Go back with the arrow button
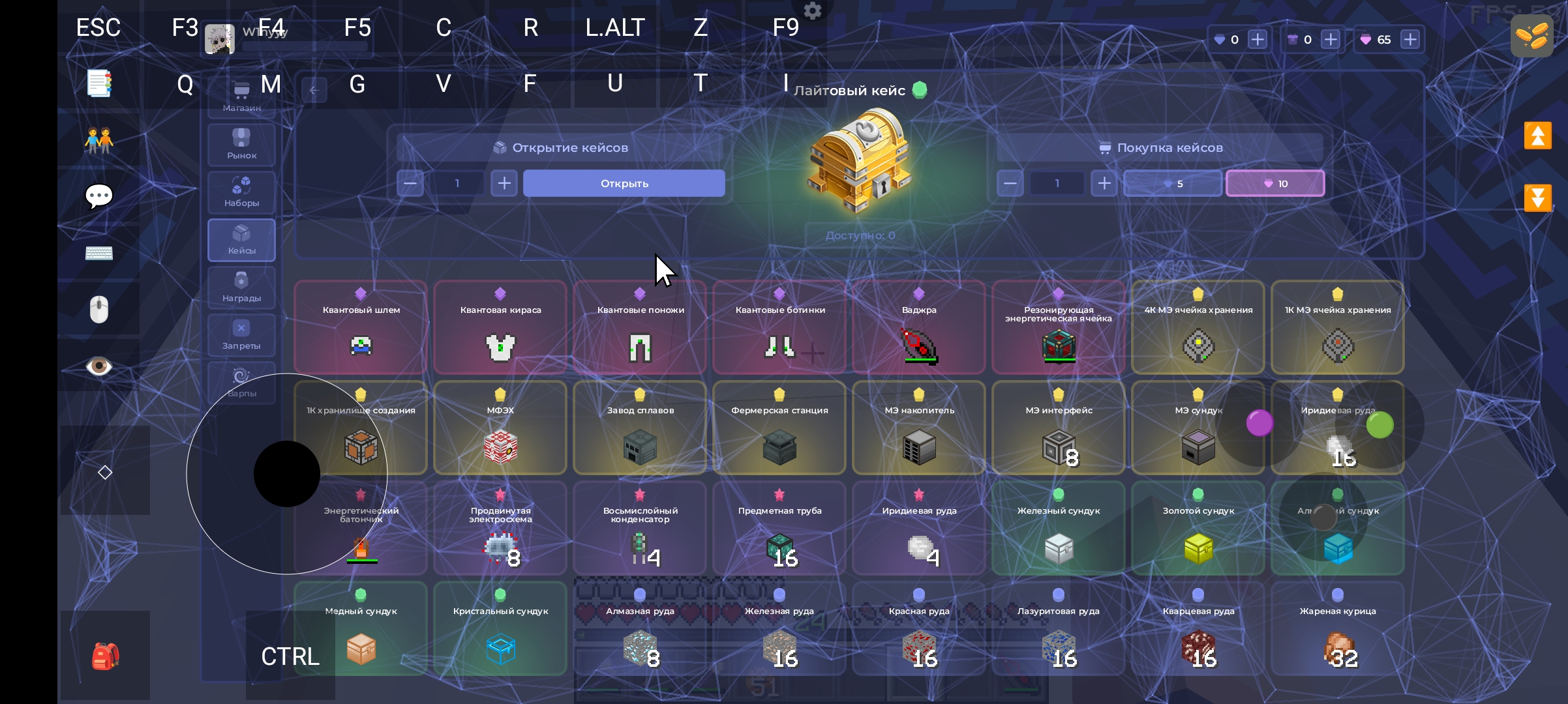The image size is (1568, 704). point(314,91)
